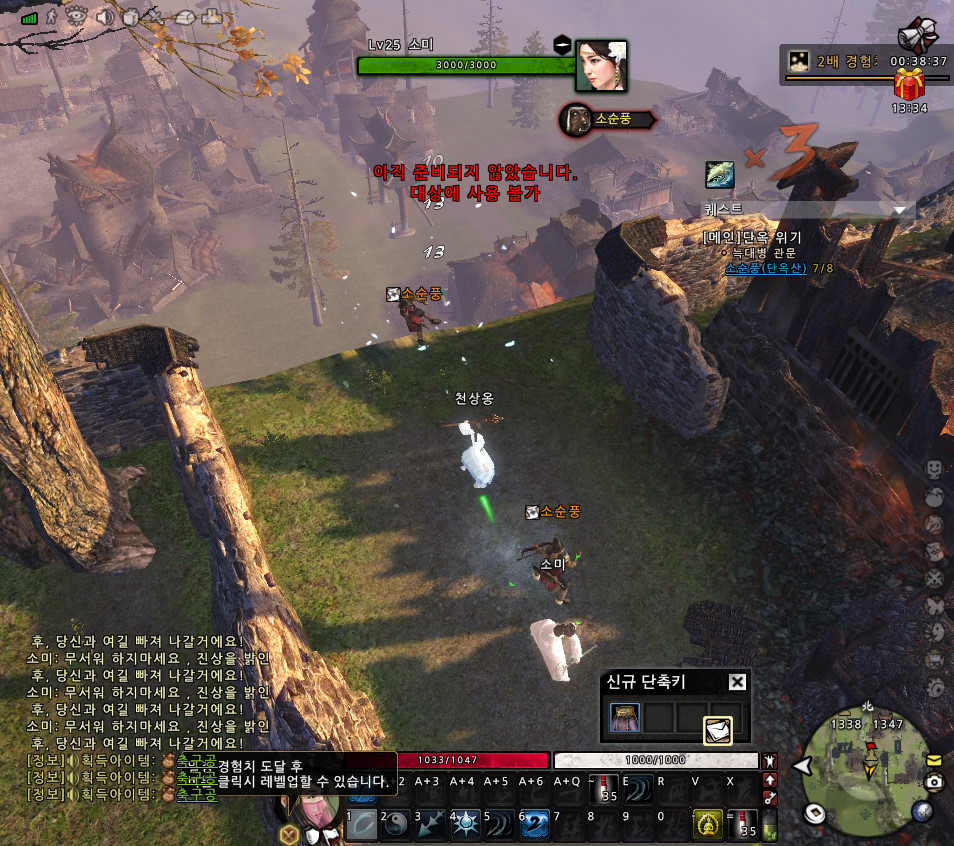This screenshot has height=846, width=954.
Task: Click the 소미 target portrait
Action: pos(601,66)
